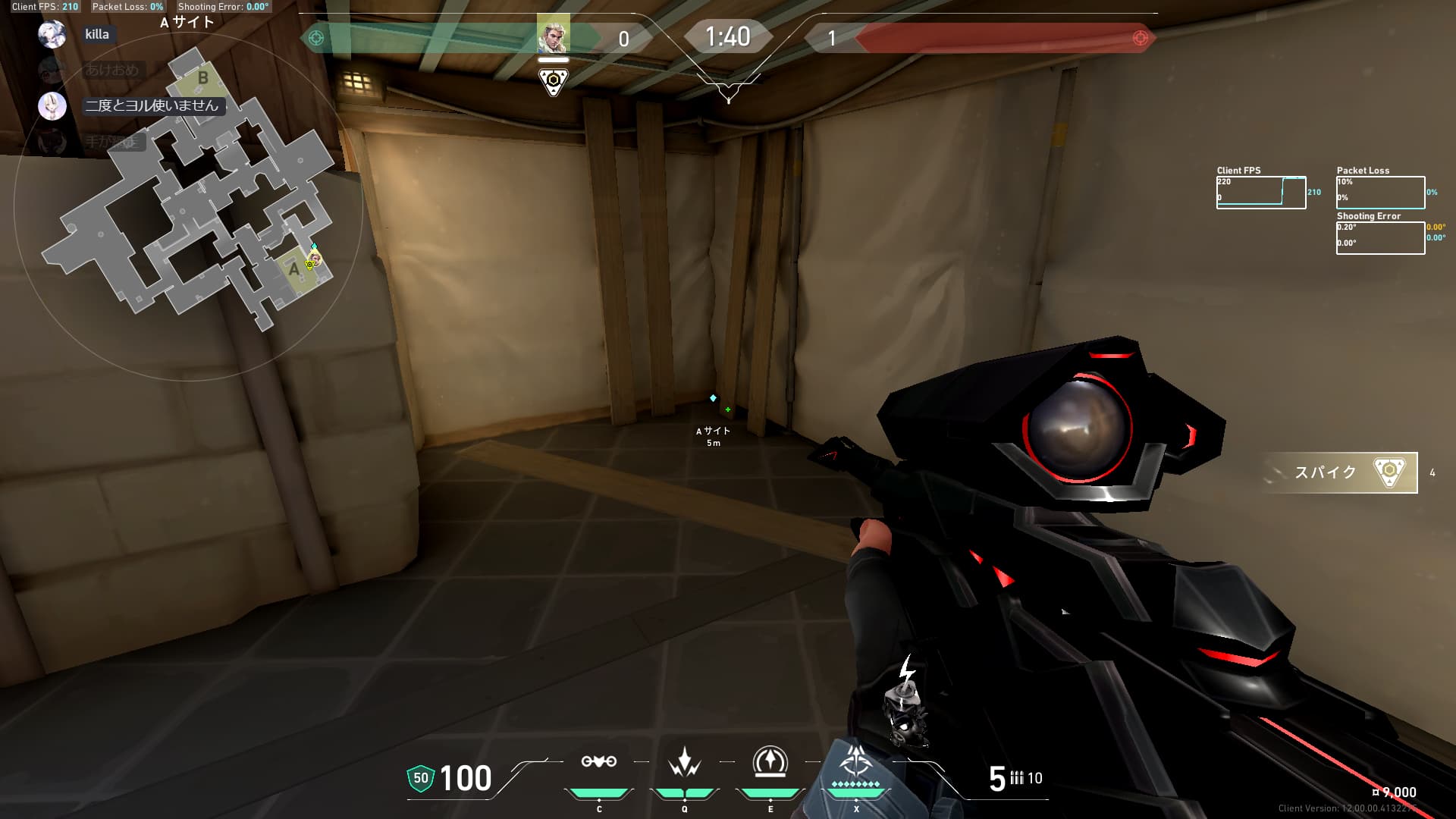Select the armor shield icon
The height and width of the screenshot is (819, 1456).
420,778
